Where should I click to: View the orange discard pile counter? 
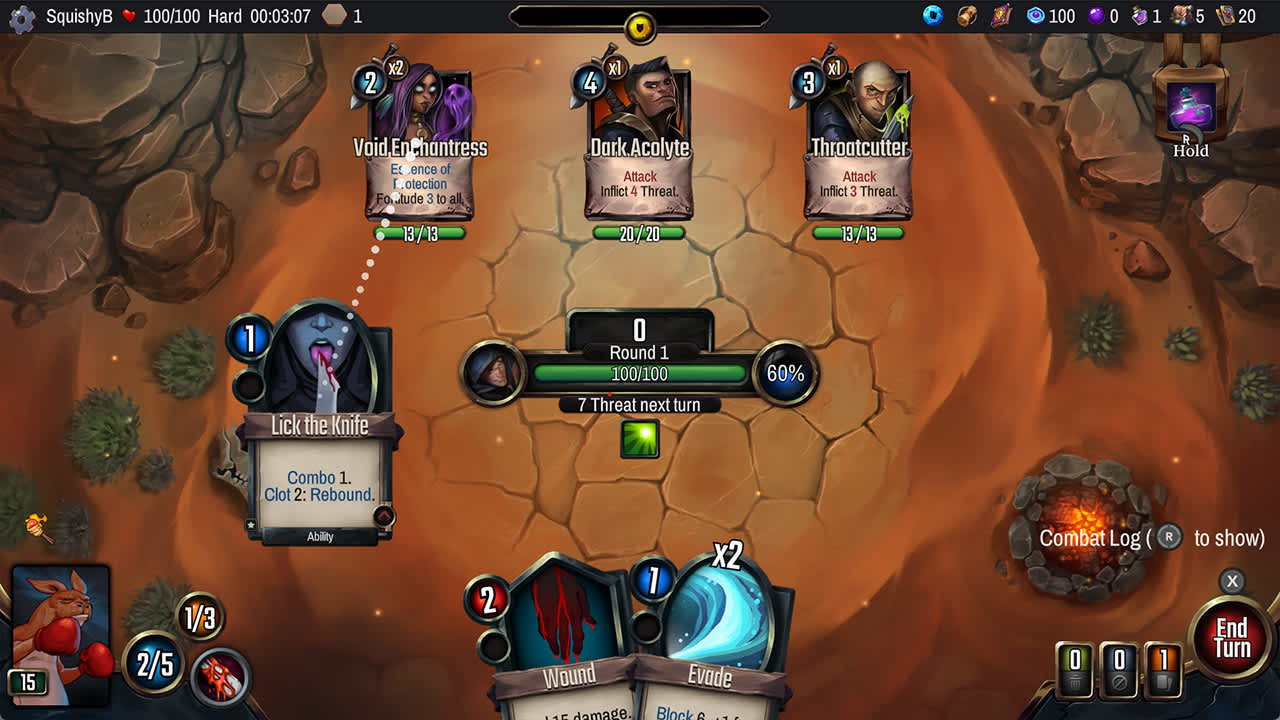[1163, 667]
